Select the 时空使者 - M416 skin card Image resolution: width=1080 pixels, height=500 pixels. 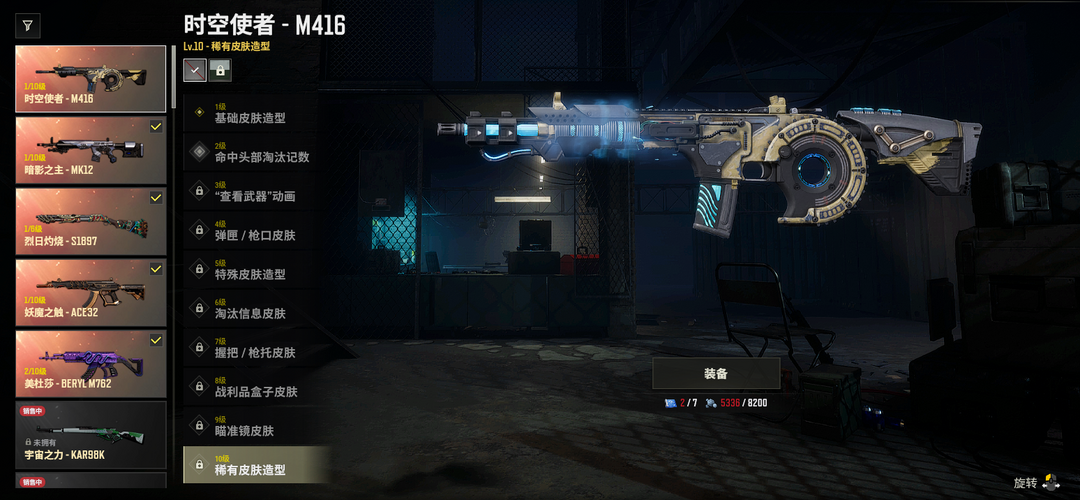coord(91,79)
